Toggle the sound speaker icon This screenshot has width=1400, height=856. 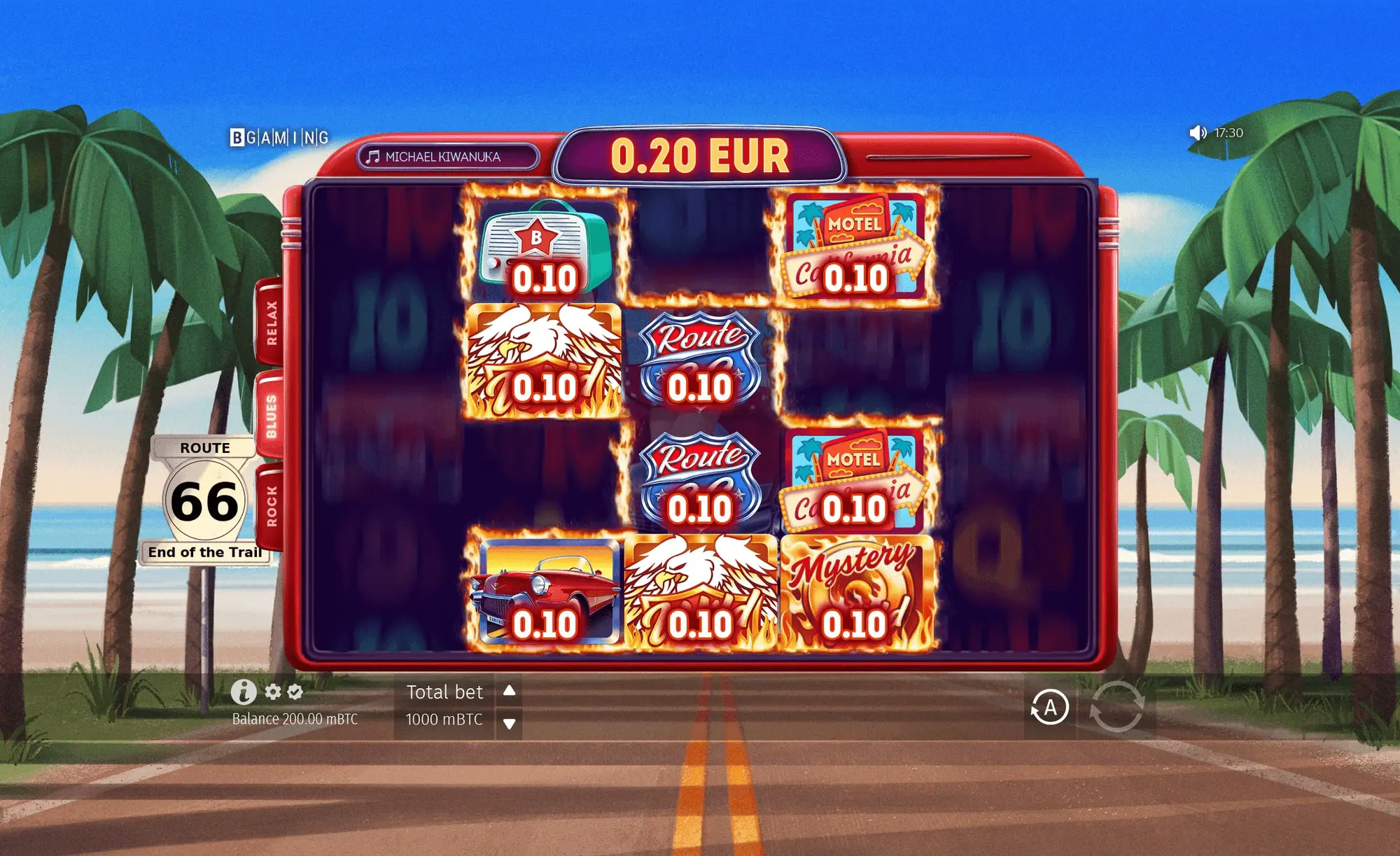point(1197,133)
